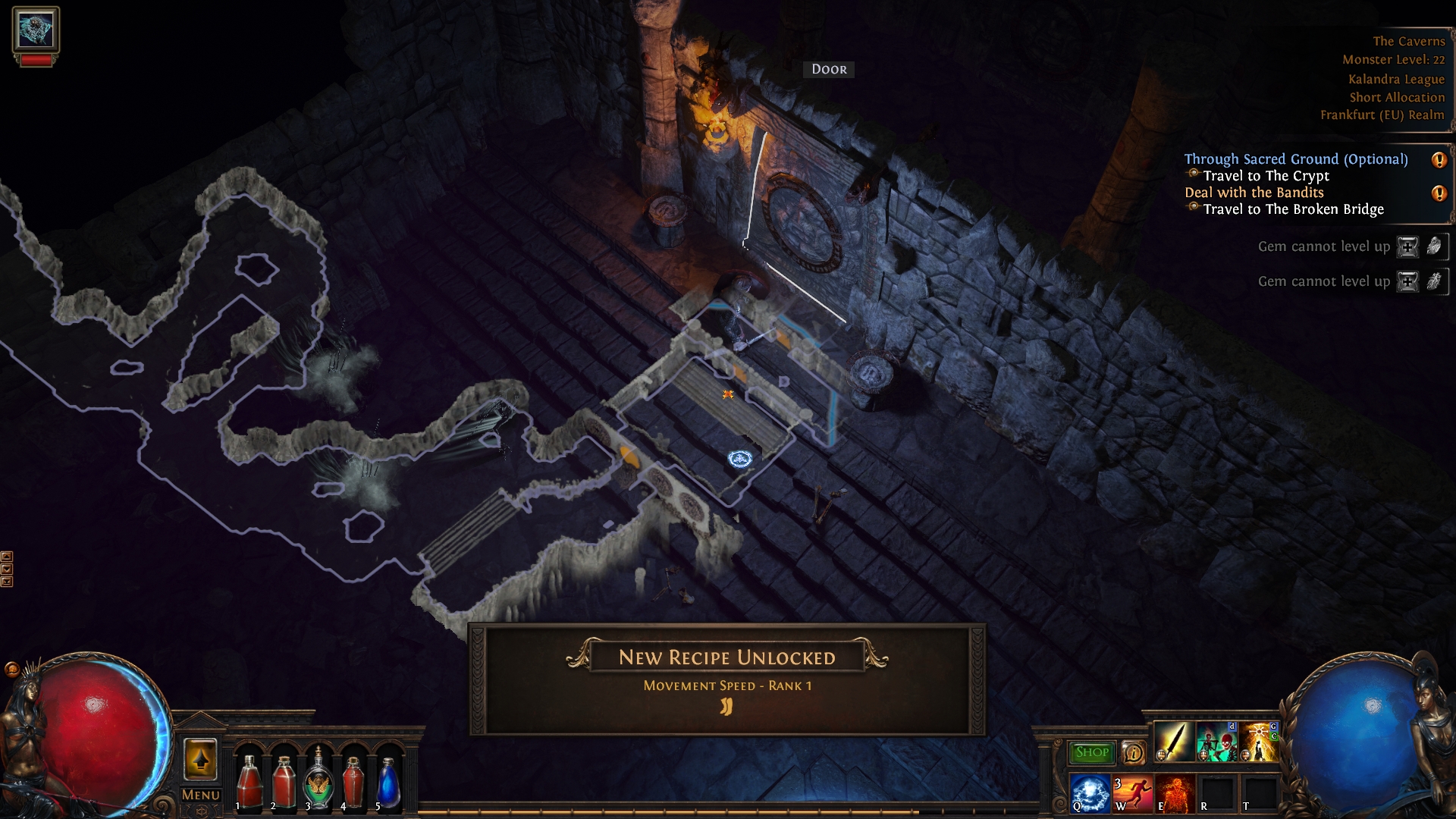Screen dimensions: 1456x819
Task: Select the Summon Skeletons skill icon
Action: 1216,741
